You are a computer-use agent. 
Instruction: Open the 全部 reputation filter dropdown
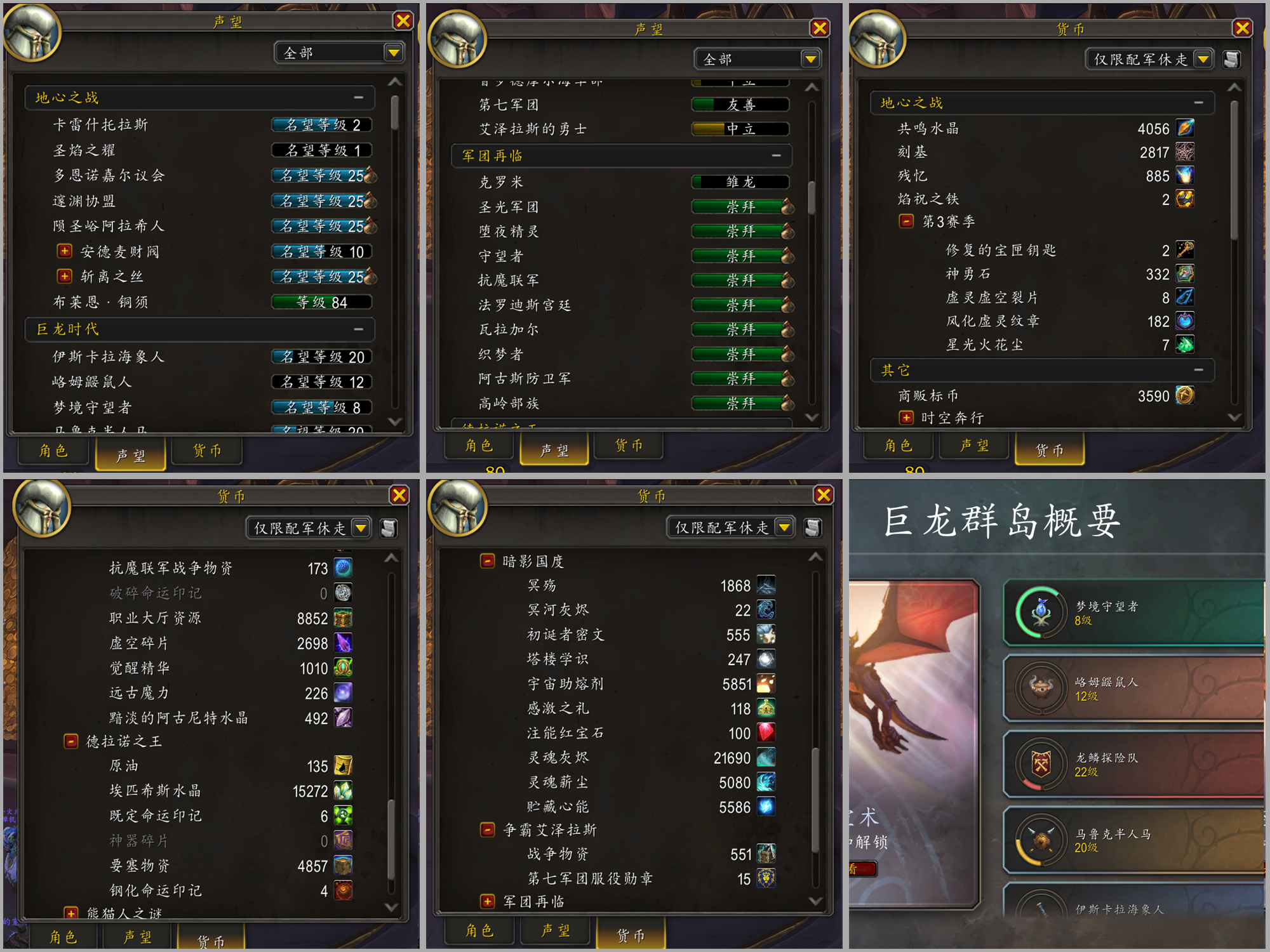394,52
